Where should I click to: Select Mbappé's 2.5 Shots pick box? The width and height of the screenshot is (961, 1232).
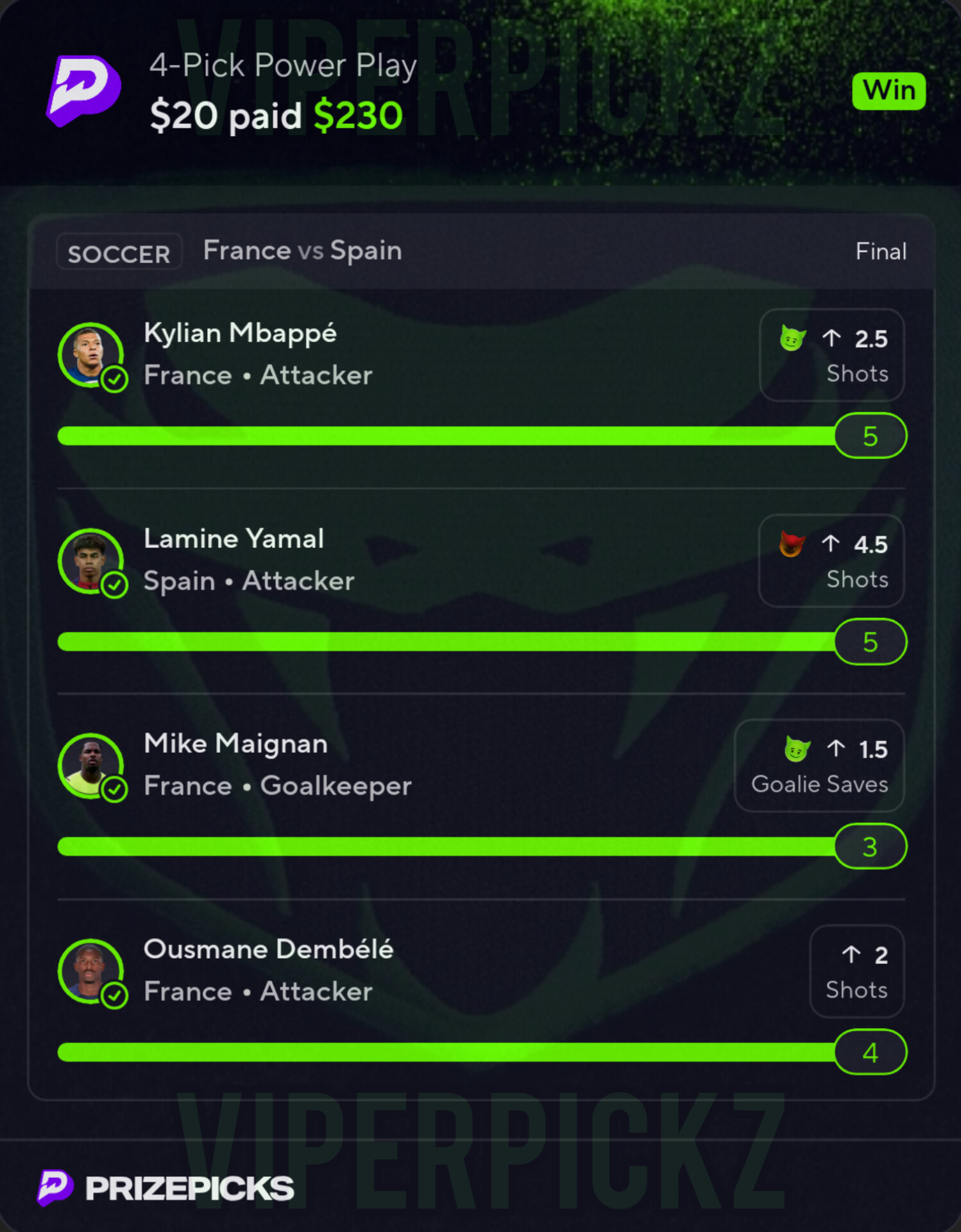tap(831, 355)
